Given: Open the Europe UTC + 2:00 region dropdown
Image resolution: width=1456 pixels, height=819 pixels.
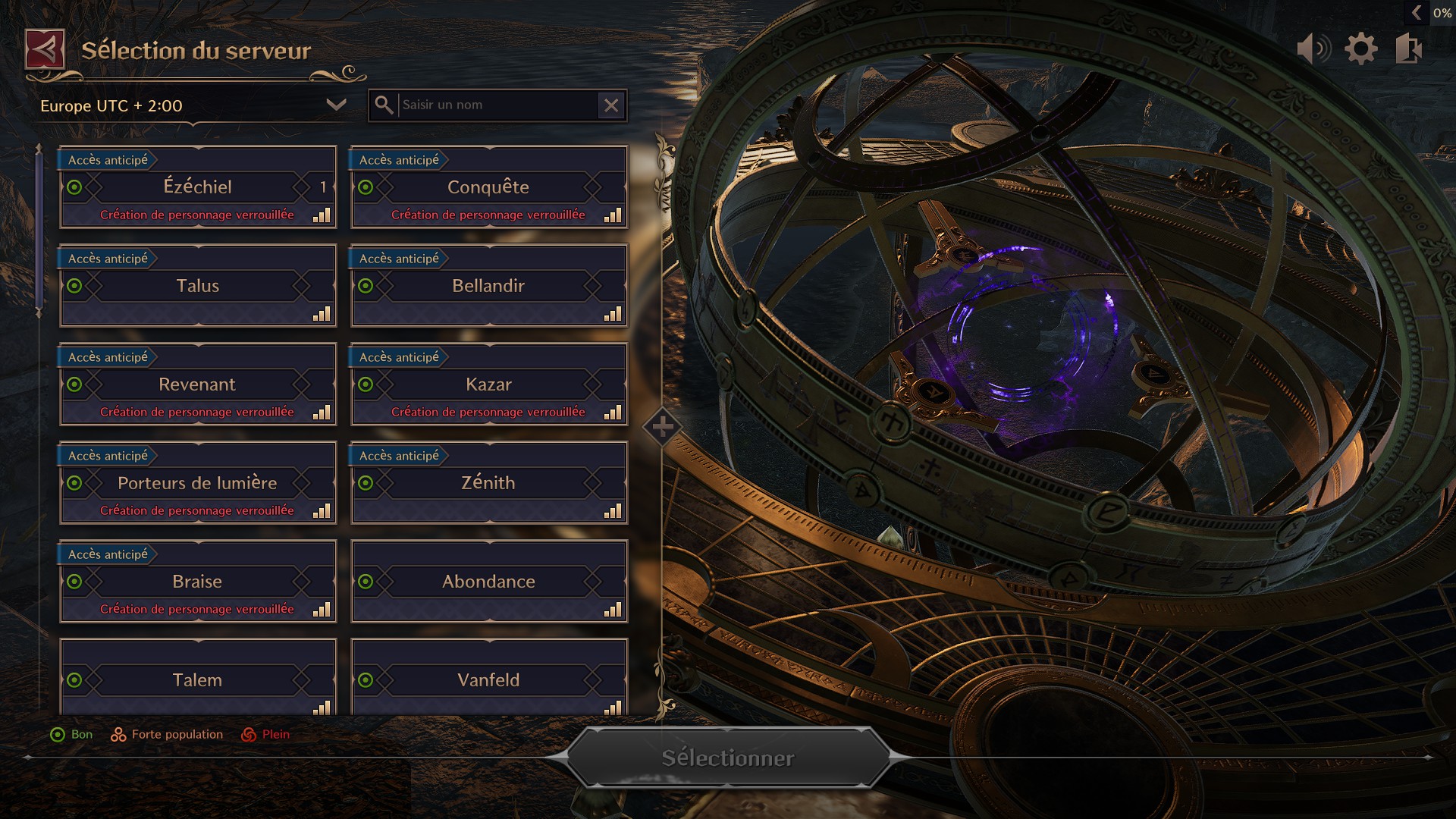Looking at the screenshot, I should tap(182, 106).
